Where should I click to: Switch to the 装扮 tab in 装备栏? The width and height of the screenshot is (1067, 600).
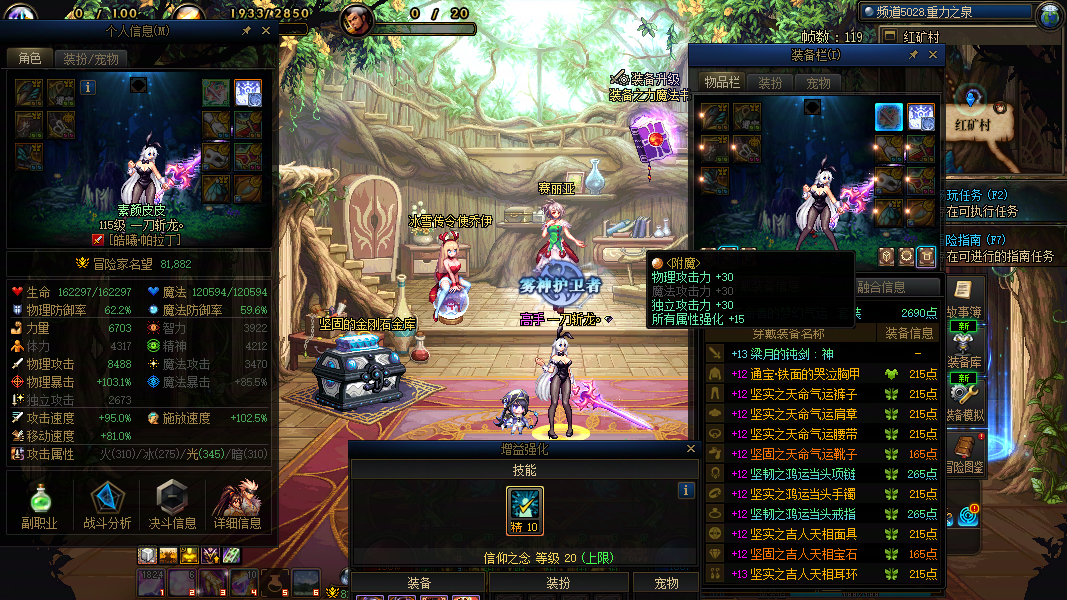769,83
